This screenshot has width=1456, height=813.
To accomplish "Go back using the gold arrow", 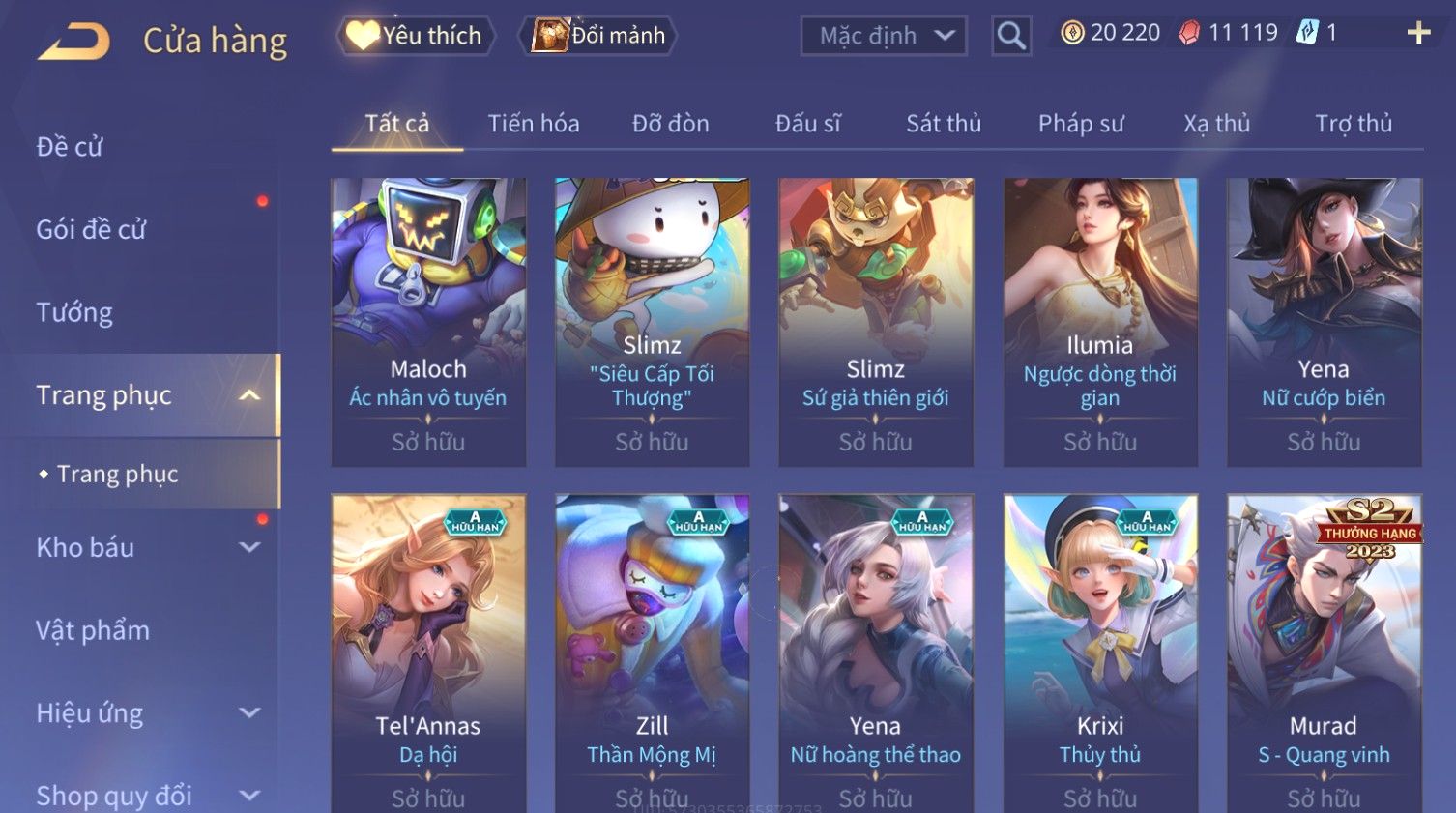I will click(73, 43).
